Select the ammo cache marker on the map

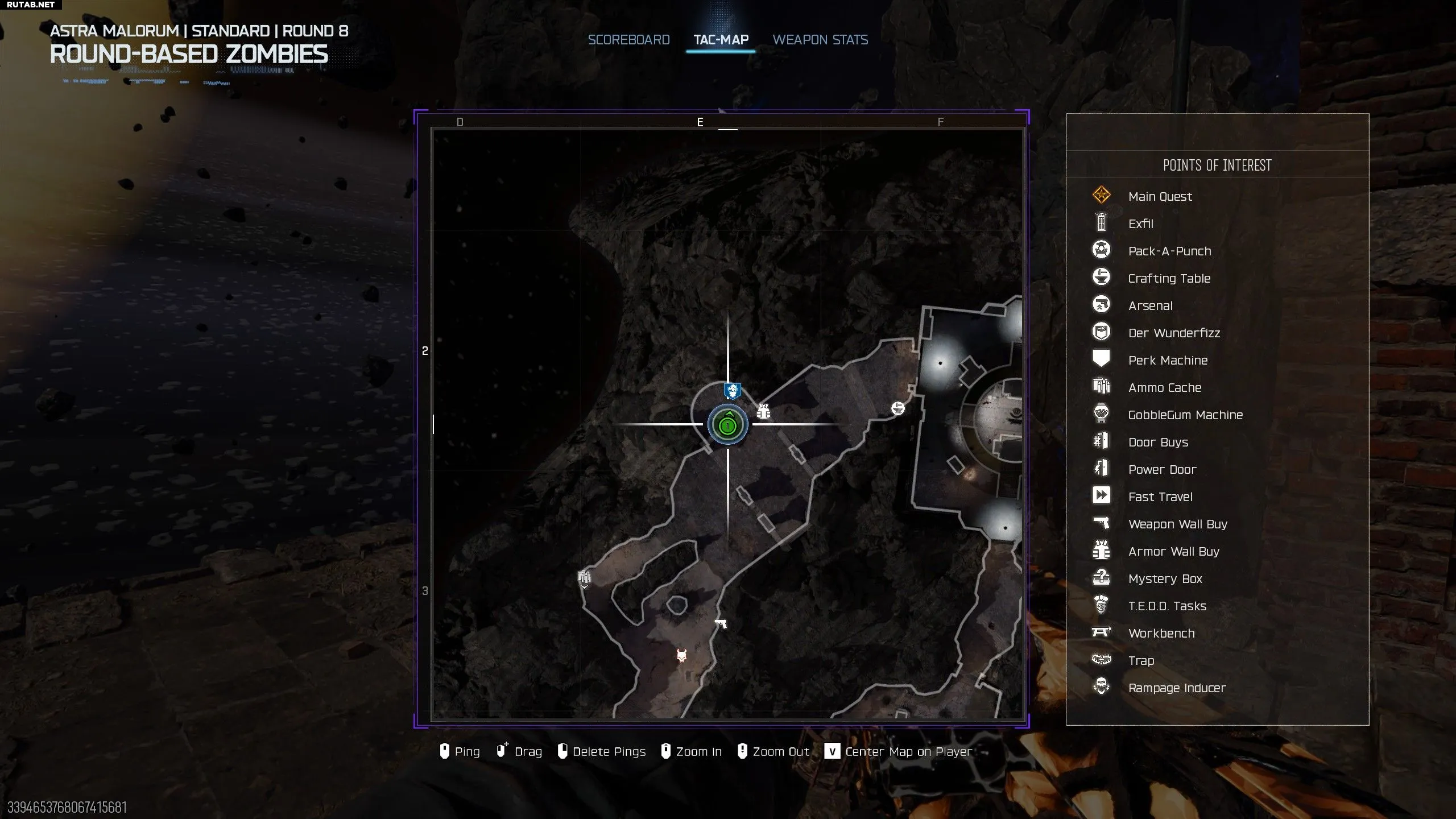[584, 578]
